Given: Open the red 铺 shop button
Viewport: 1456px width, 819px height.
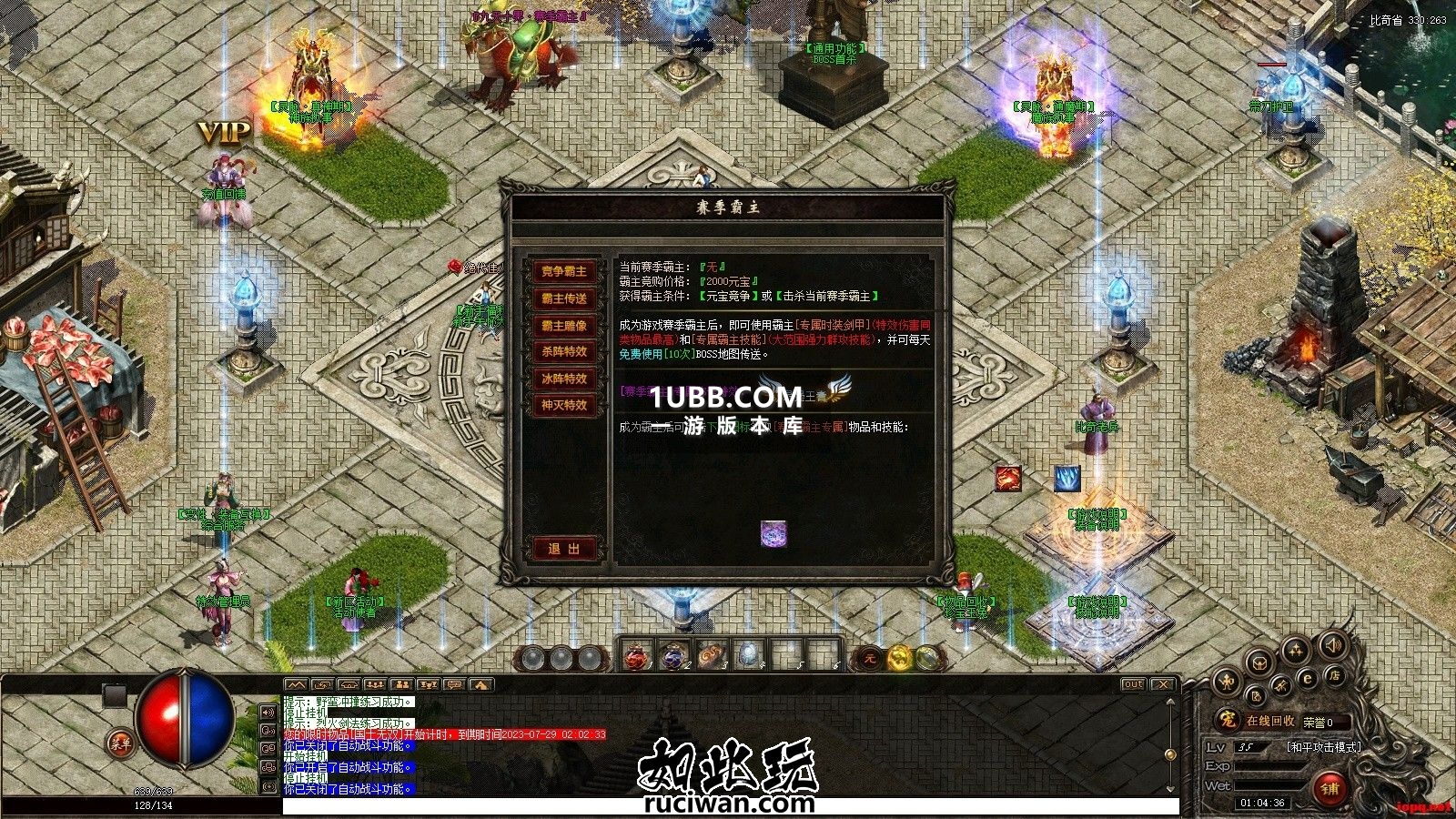Looking at the screenshot, I should coord(1330,788).
